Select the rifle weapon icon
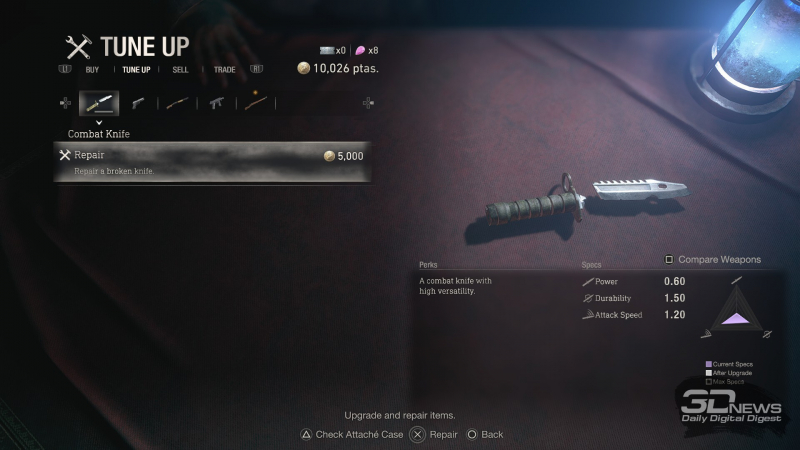The height and width of the screenshot is (450, 800). point(255,103)
